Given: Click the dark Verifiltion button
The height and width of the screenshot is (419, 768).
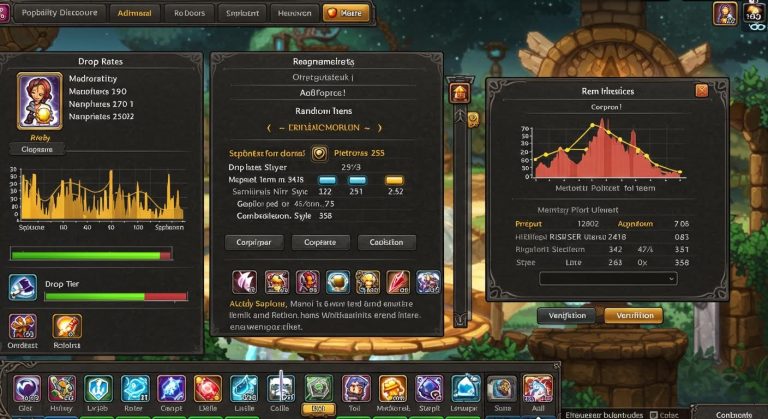Looking at the screenshot, I should click(567, 315).
